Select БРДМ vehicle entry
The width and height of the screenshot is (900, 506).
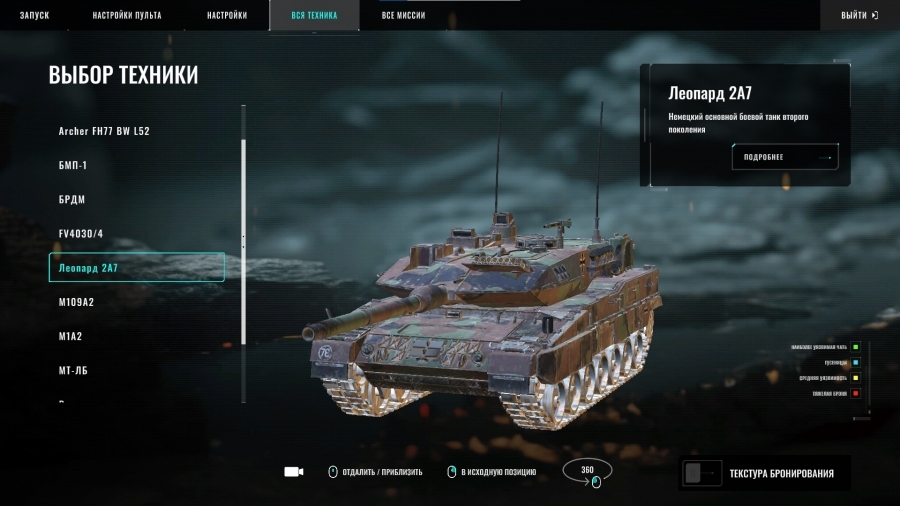pyautogui.click(x=72, y=199)
